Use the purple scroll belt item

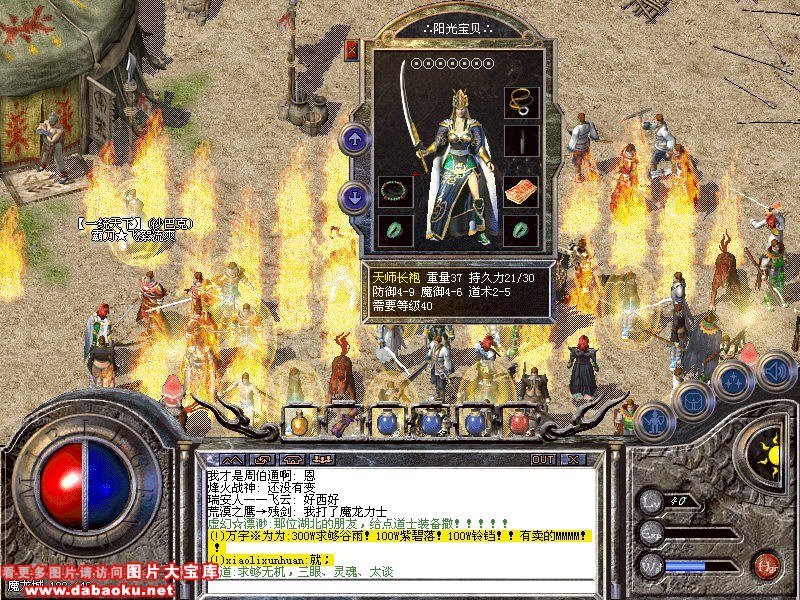coord(342,421)
